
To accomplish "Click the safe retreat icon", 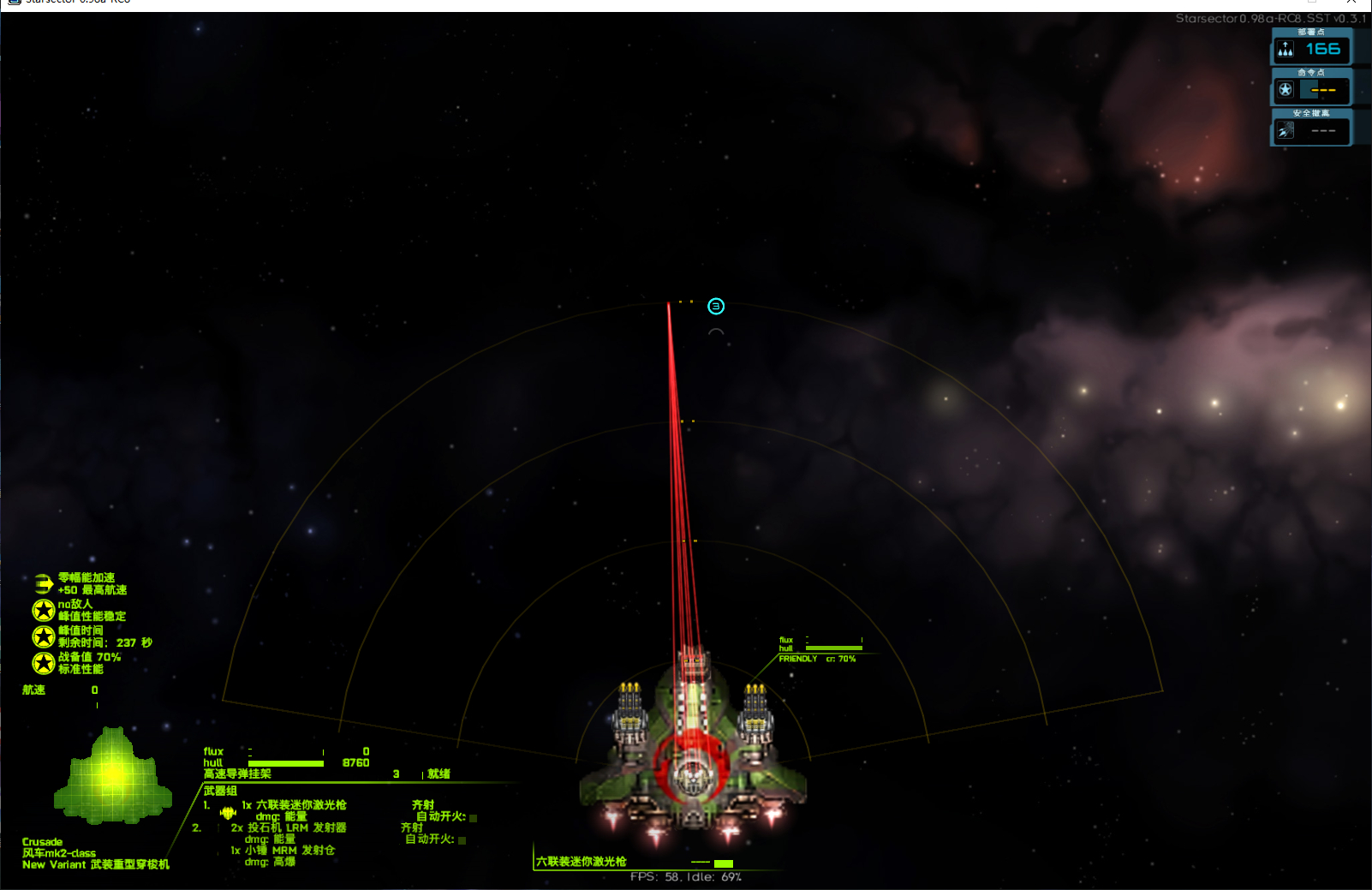I will point(1286,130).
